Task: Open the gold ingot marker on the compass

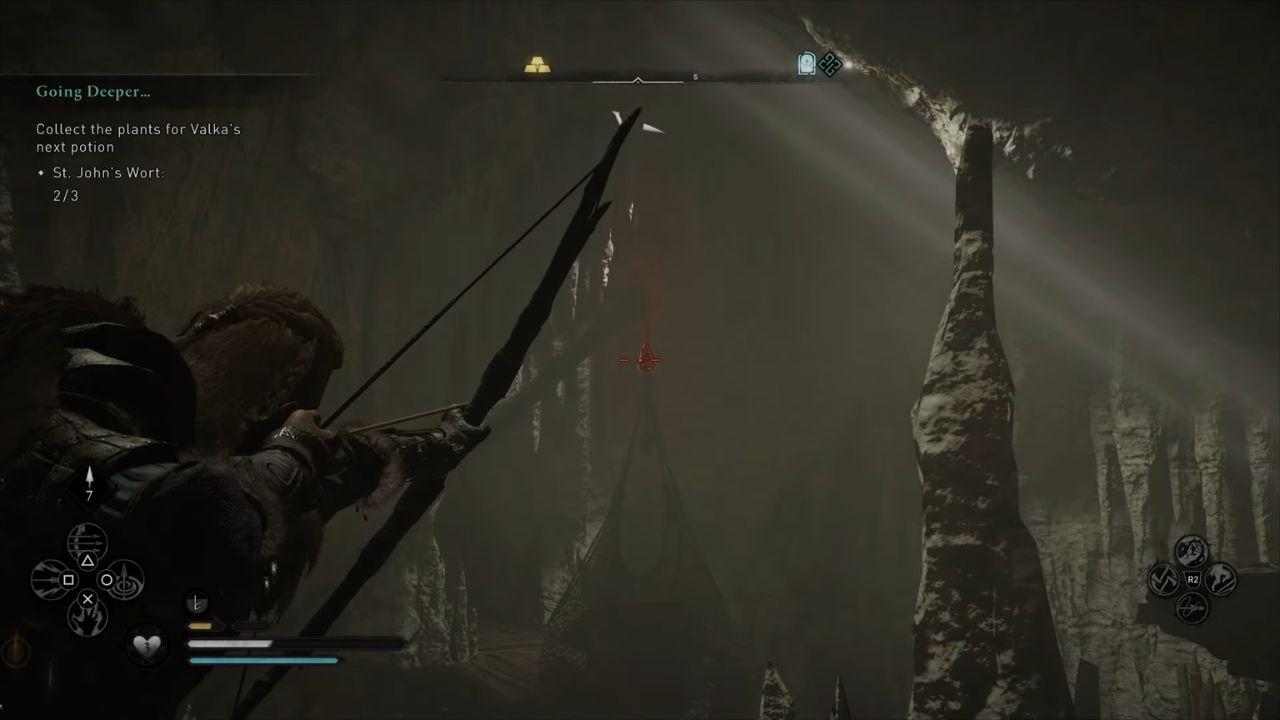Action: (536, 62)
